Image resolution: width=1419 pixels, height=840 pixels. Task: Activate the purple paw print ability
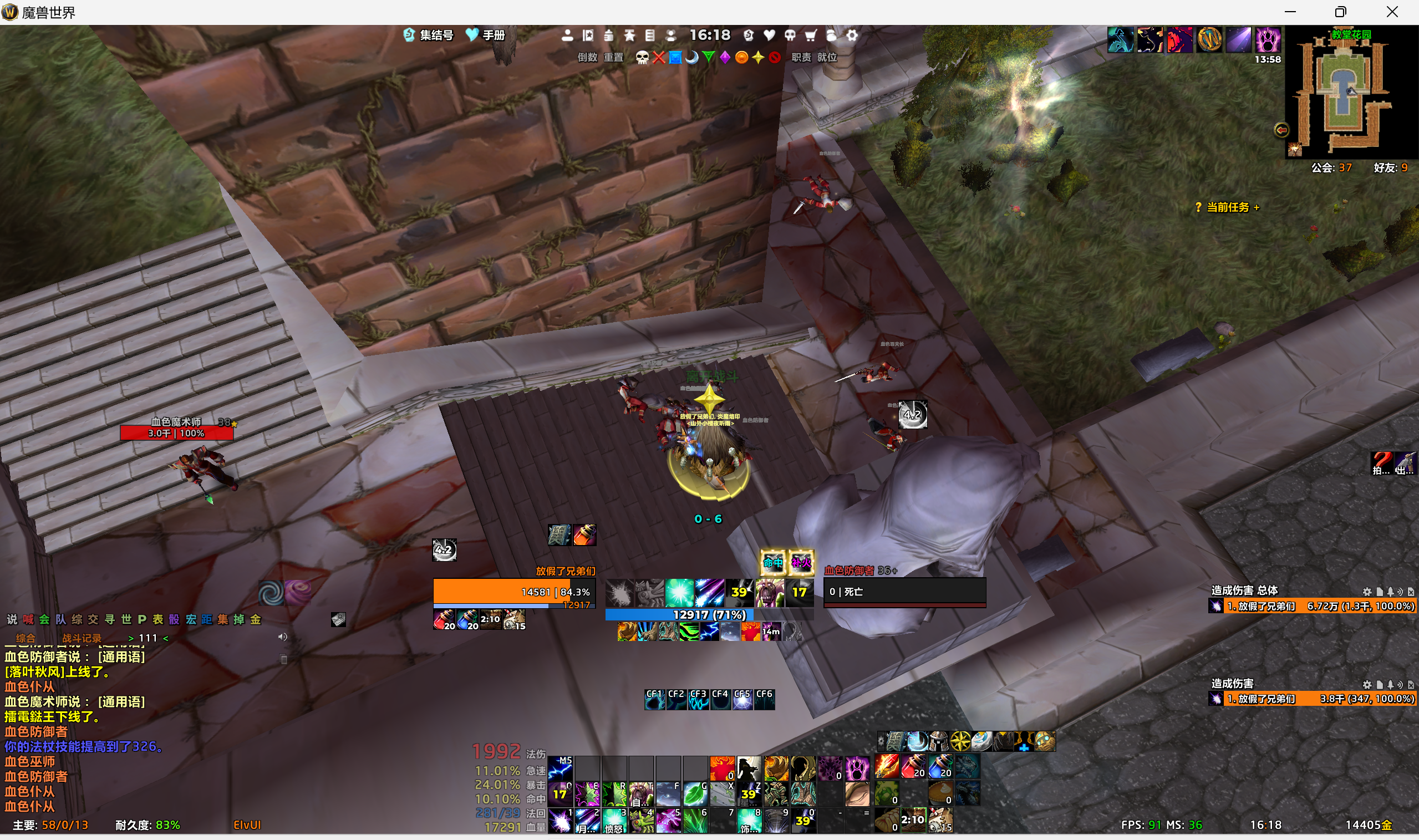click(x=857, y=768)
